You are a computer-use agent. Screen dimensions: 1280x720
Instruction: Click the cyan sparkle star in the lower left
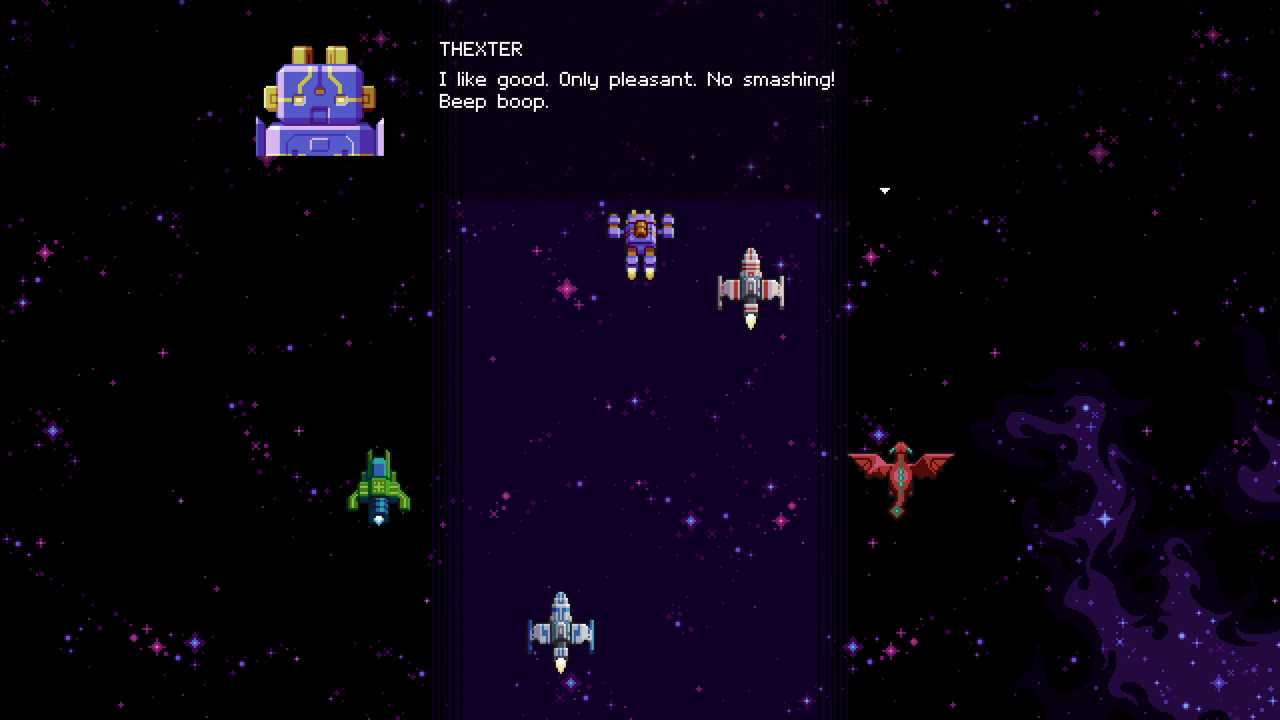tap(195, 643)
